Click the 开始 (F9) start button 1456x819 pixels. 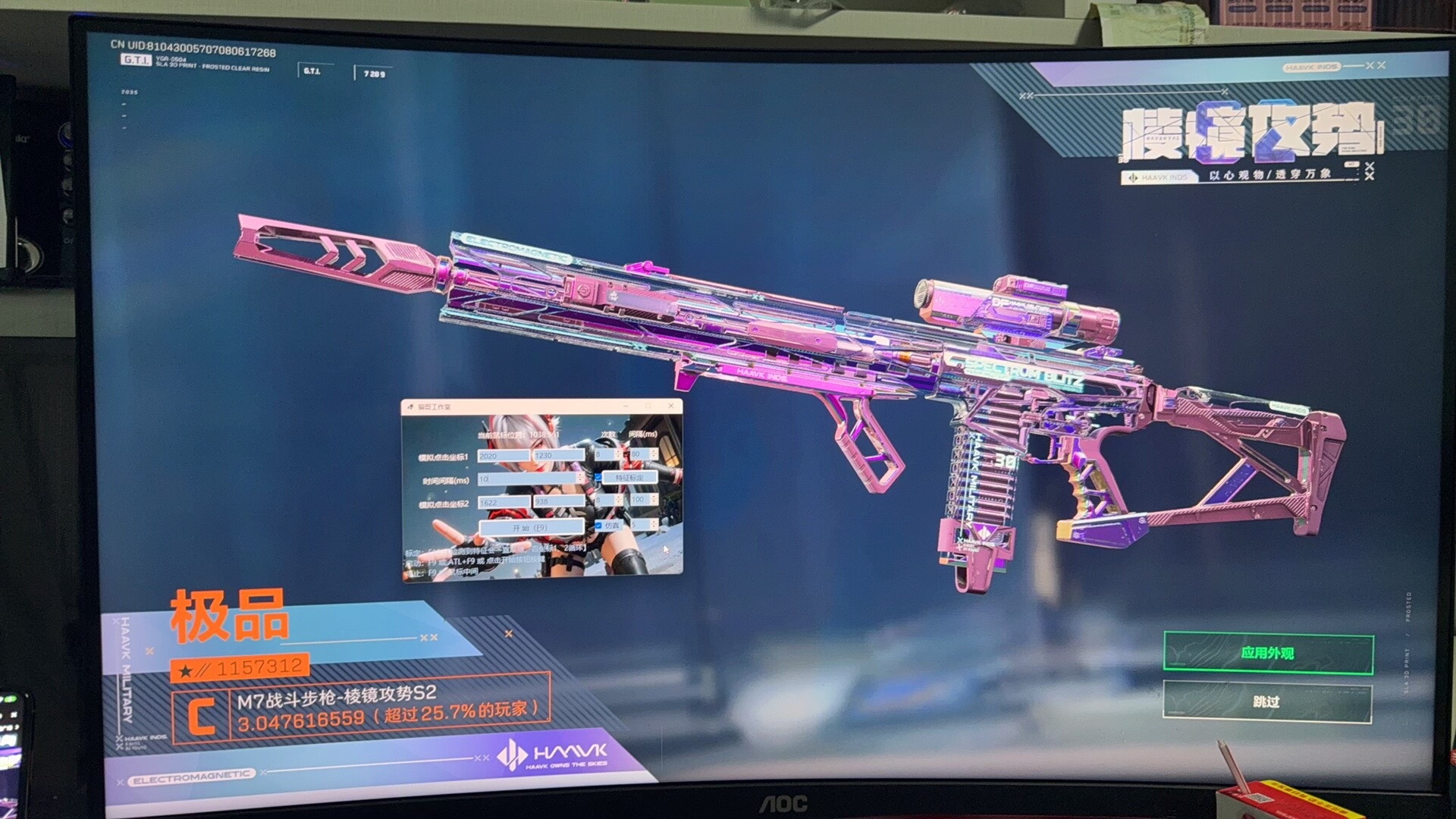tap(531, 527)
